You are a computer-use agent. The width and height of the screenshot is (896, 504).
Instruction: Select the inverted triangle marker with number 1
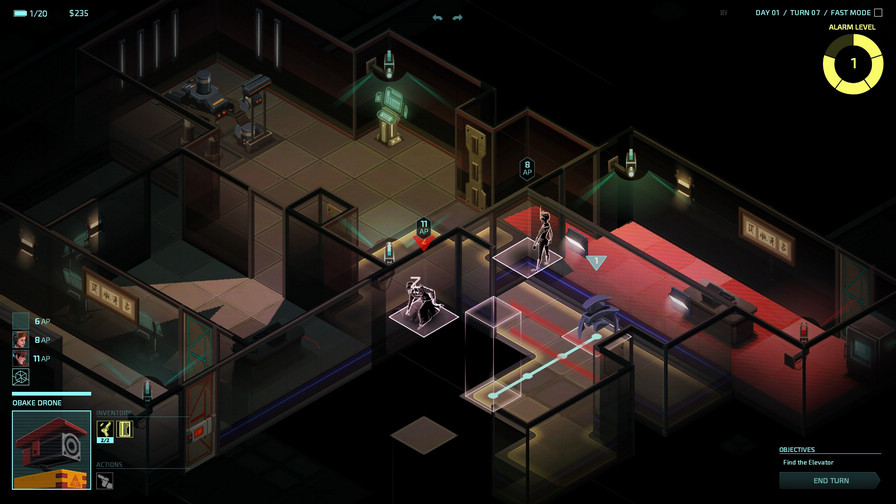pyautogui.click(x=596, y=262)
